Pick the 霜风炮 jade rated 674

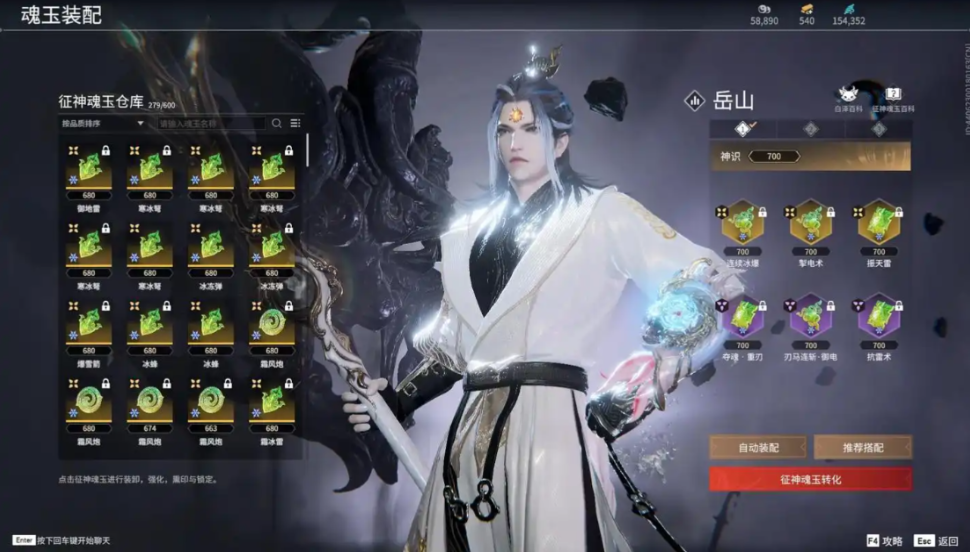coord(150,402)
